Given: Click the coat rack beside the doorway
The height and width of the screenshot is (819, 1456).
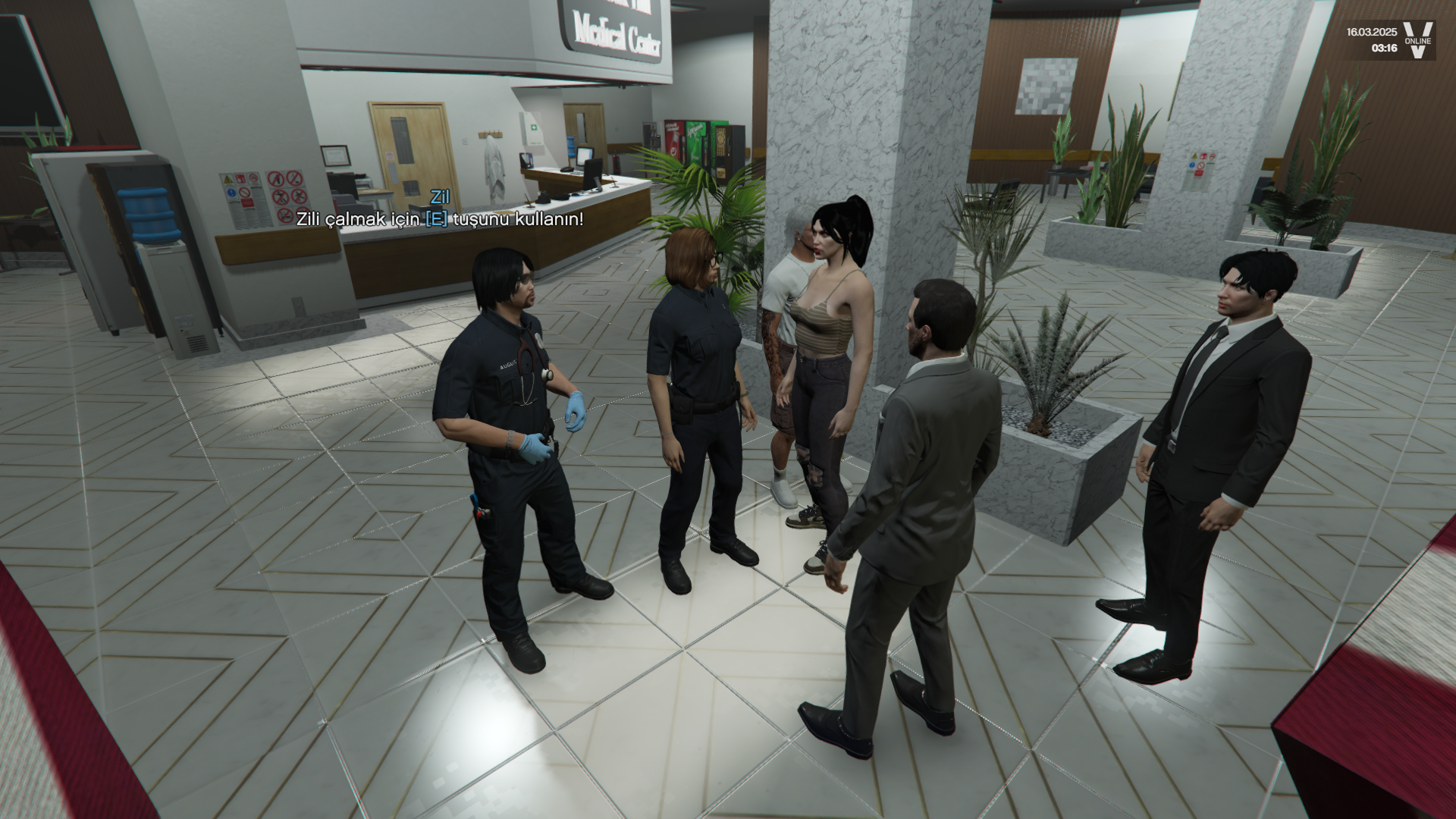Looking at the screenshot, I should point(491,133).
